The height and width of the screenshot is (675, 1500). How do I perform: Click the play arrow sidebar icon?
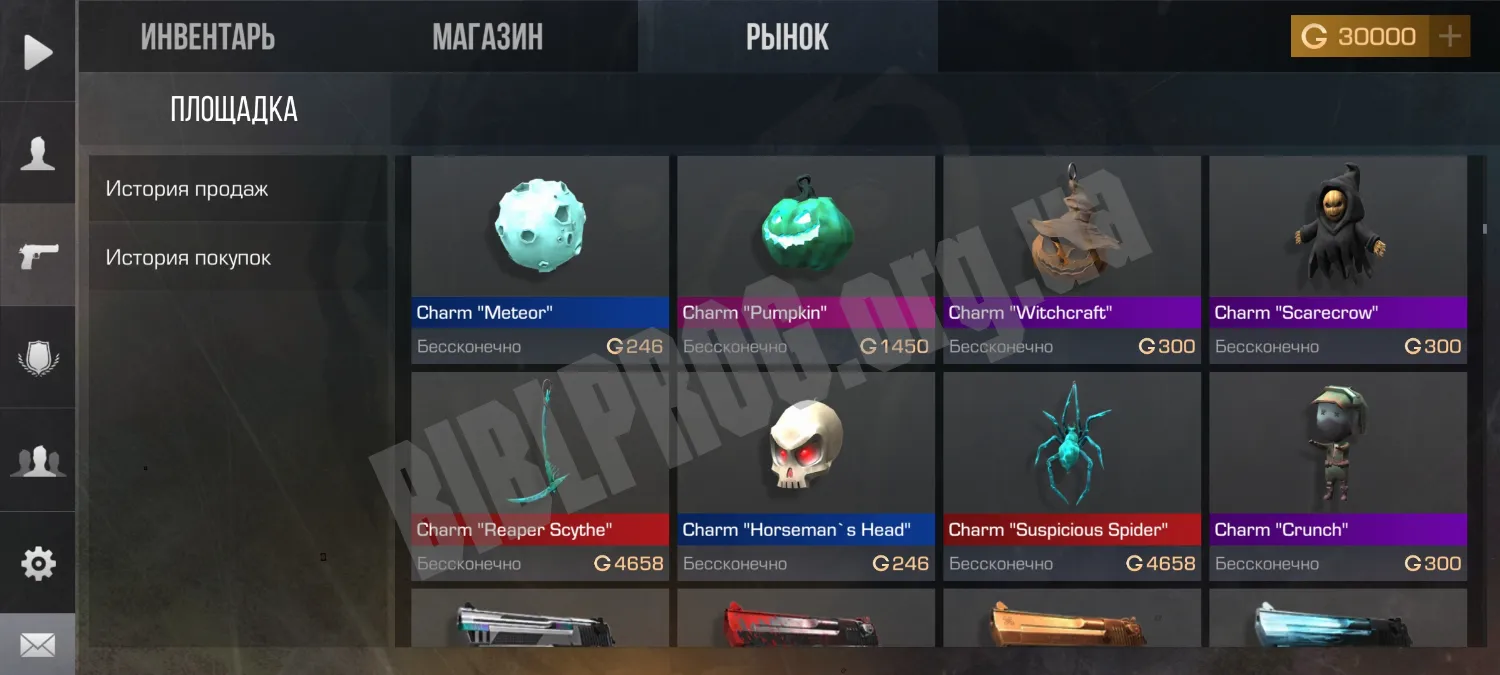click(x=38, y=52)
